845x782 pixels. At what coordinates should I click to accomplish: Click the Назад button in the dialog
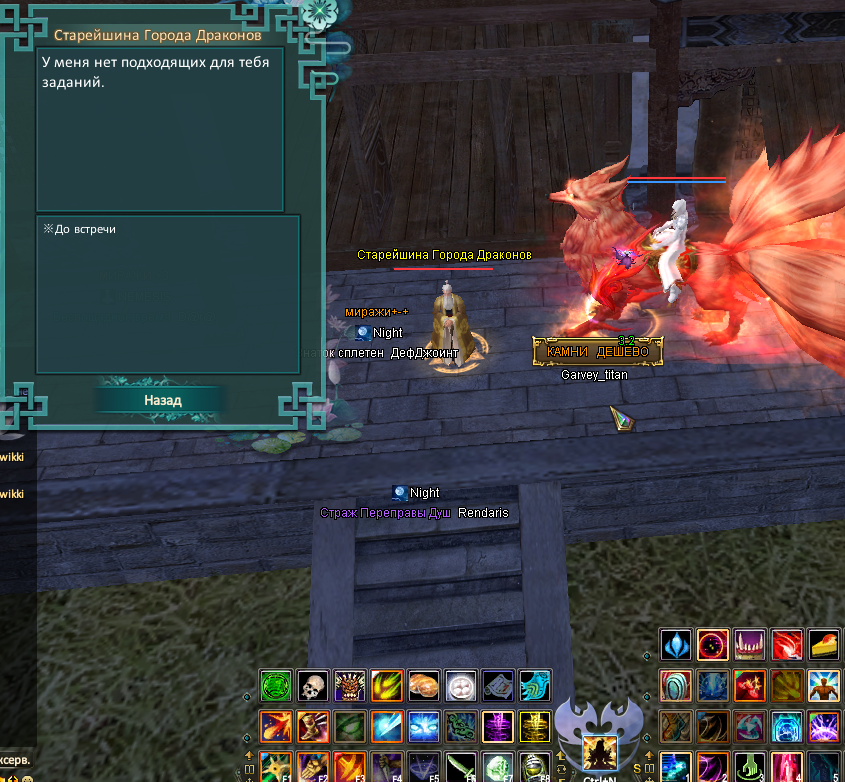click(x=161, y=400)
